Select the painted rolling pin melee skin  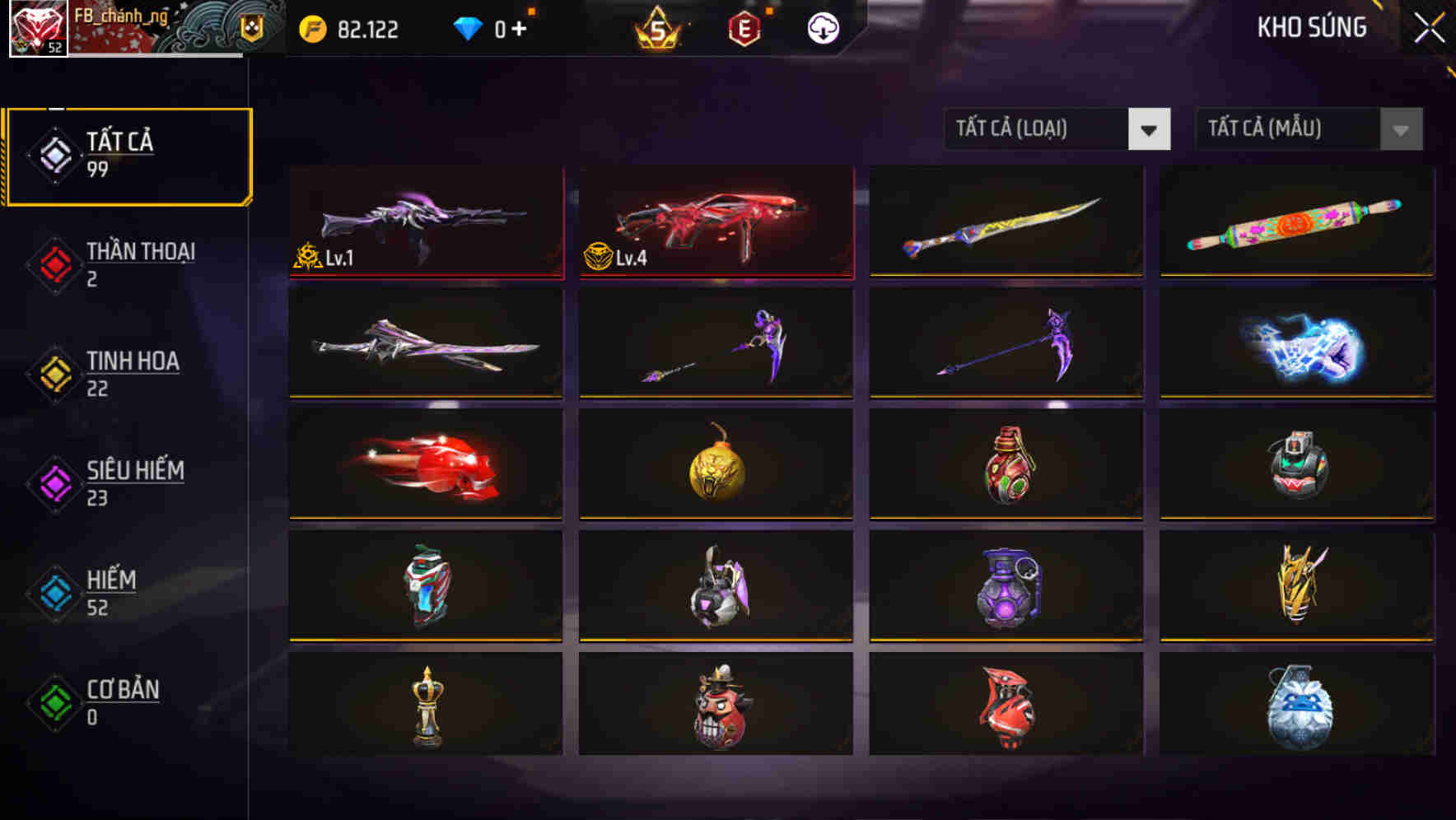[x=1295, y=222]
